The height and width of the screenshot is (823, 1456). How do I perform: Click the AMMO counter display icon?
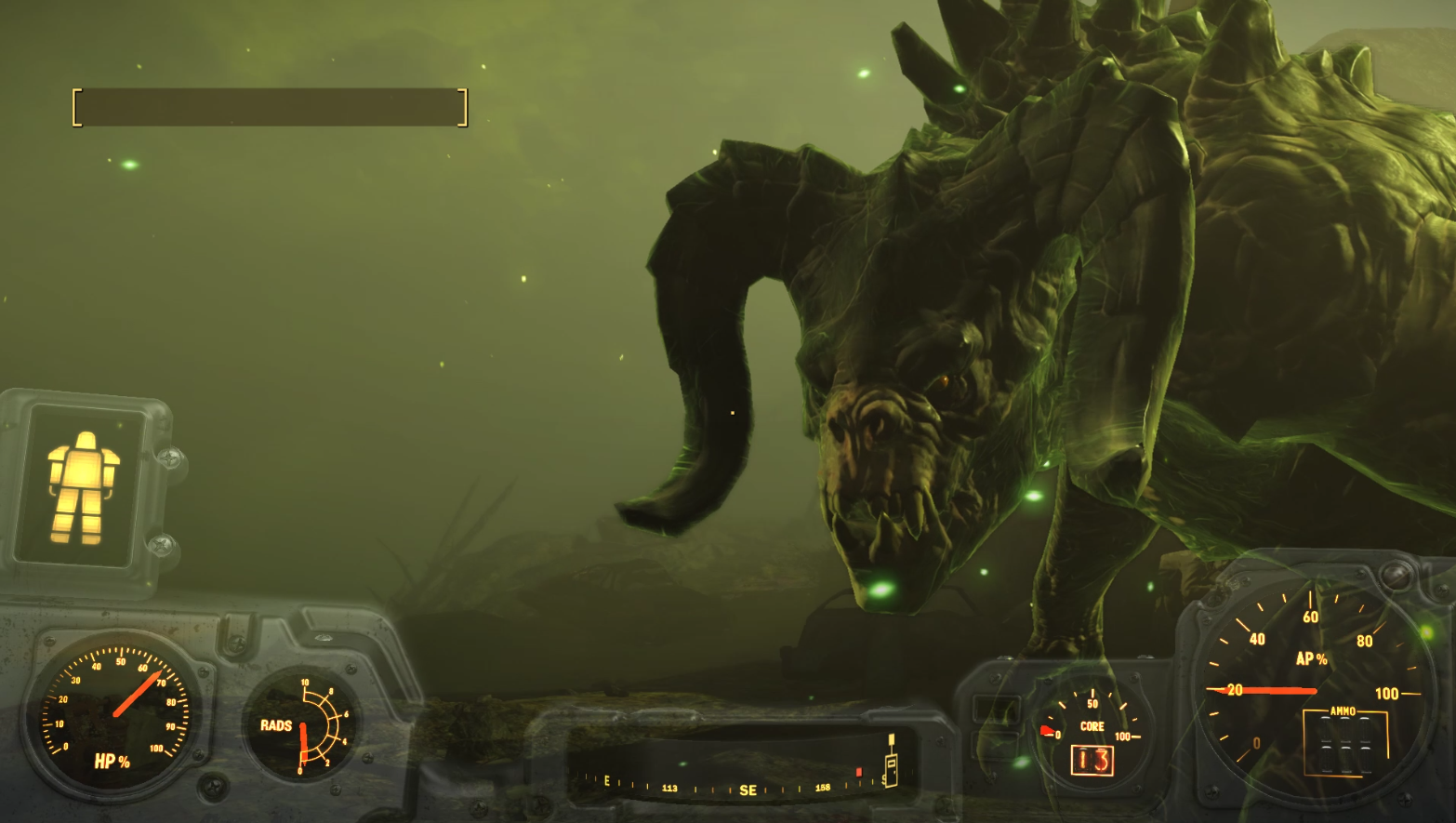[x=1343, y=744]
